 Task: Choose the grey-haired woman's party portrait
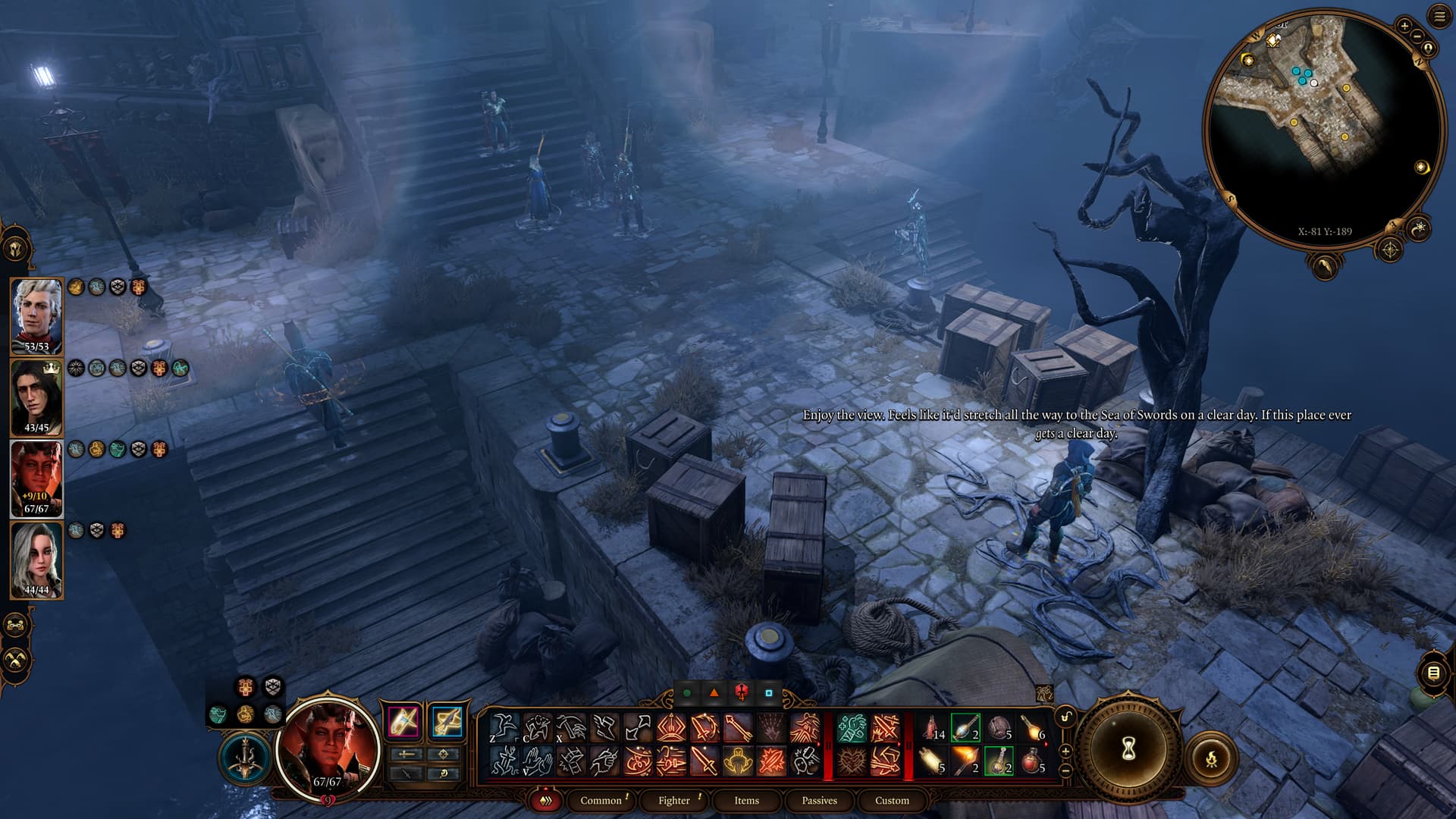click(x=36, y=560)
